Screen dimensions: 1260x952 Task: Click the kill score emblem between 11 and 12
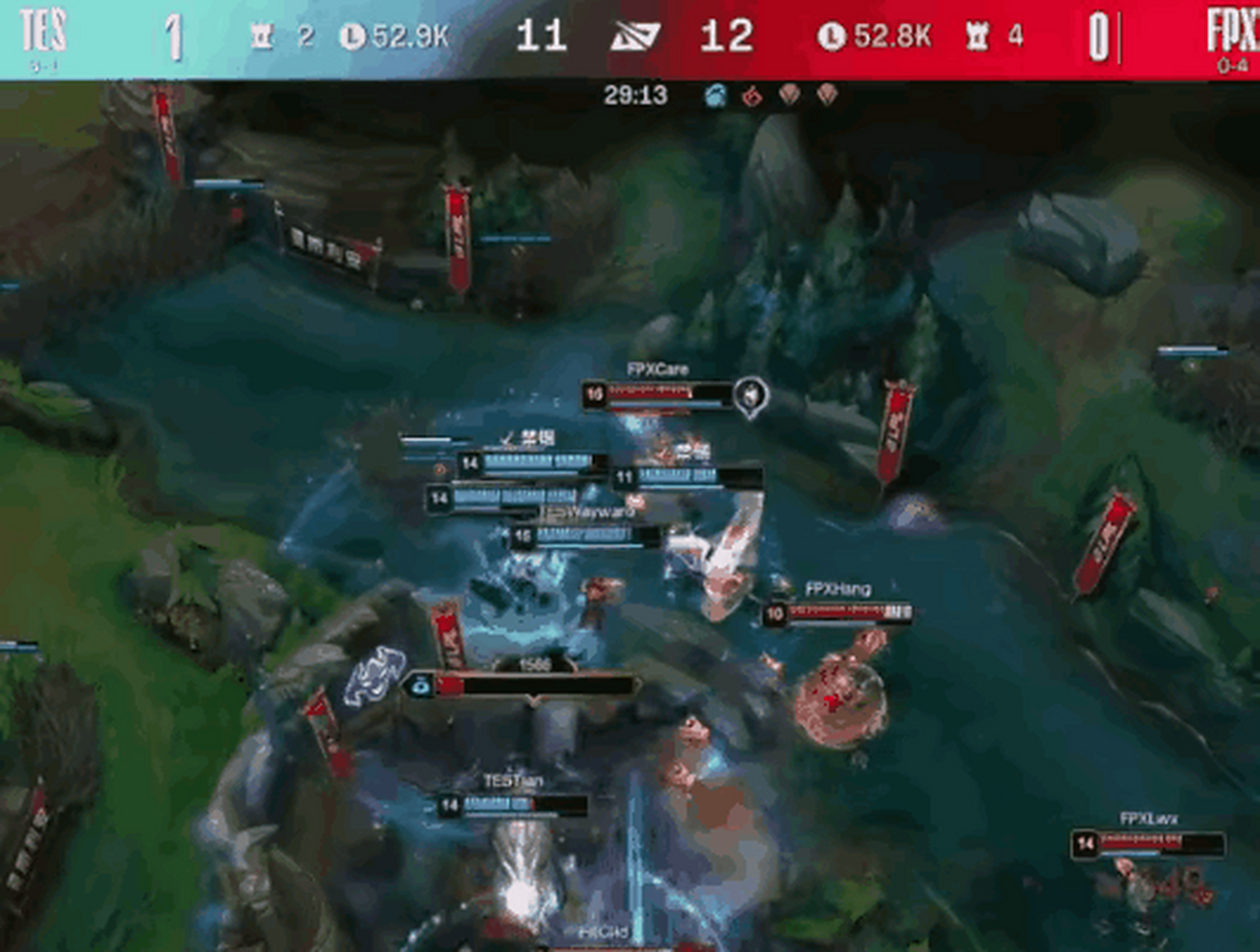click(x=634, y=36)
